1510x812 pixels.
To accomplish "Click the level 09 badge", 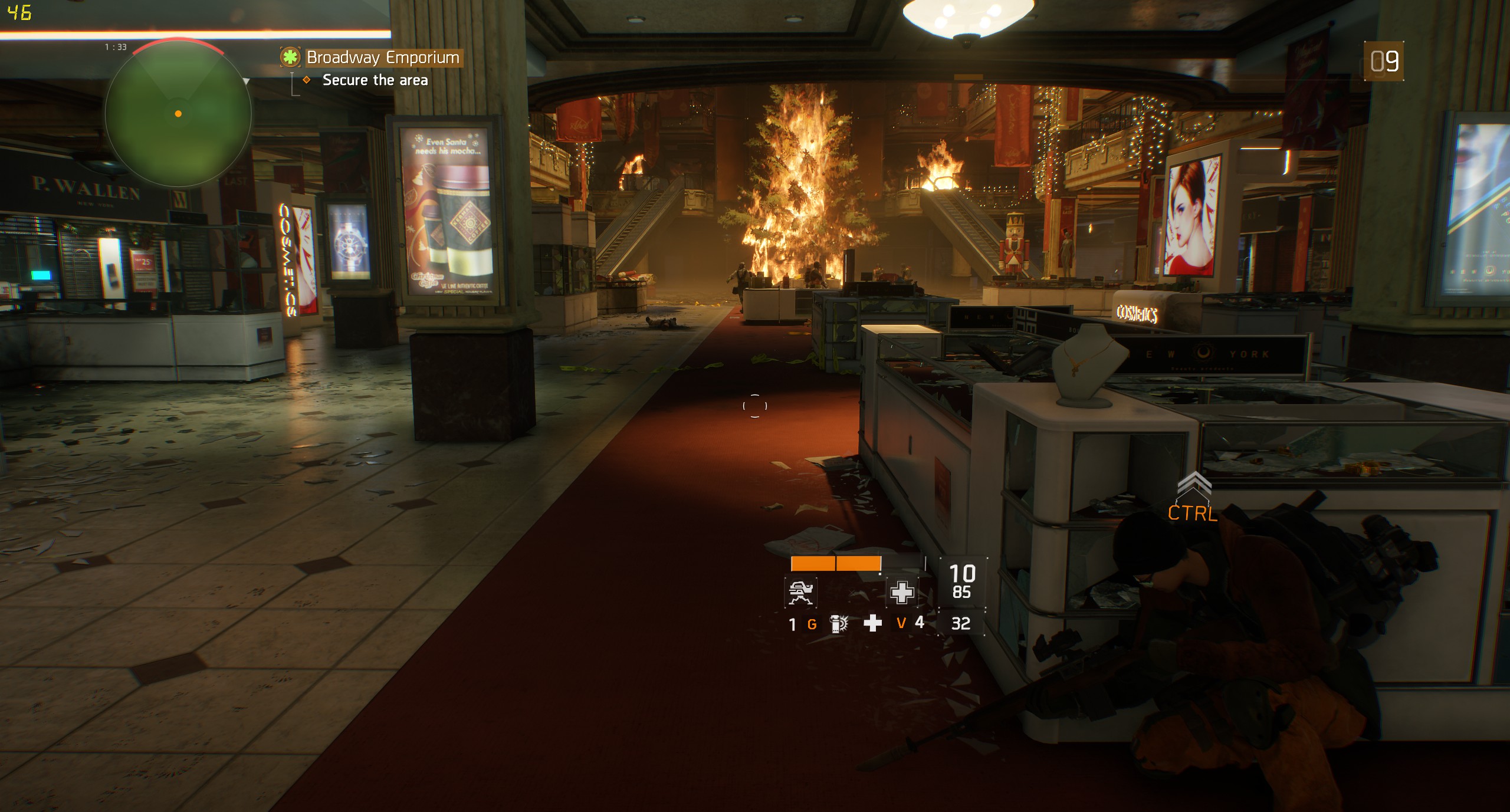I will pyautogui.click(x=1384, y=61).
